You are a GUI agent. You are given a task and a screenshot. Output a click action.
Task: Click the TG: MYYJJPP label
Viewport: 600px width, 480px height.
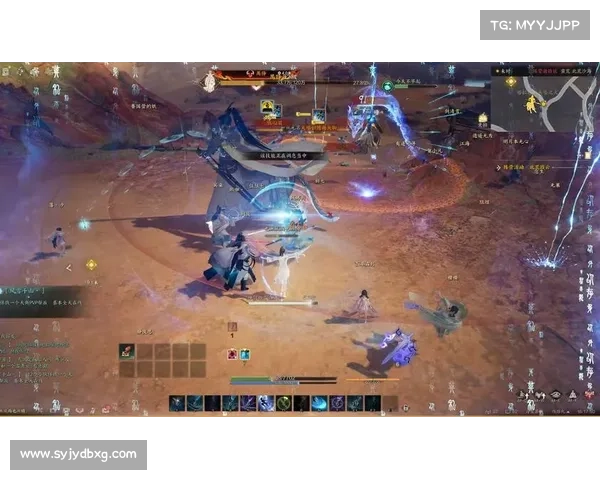[535, 25]
